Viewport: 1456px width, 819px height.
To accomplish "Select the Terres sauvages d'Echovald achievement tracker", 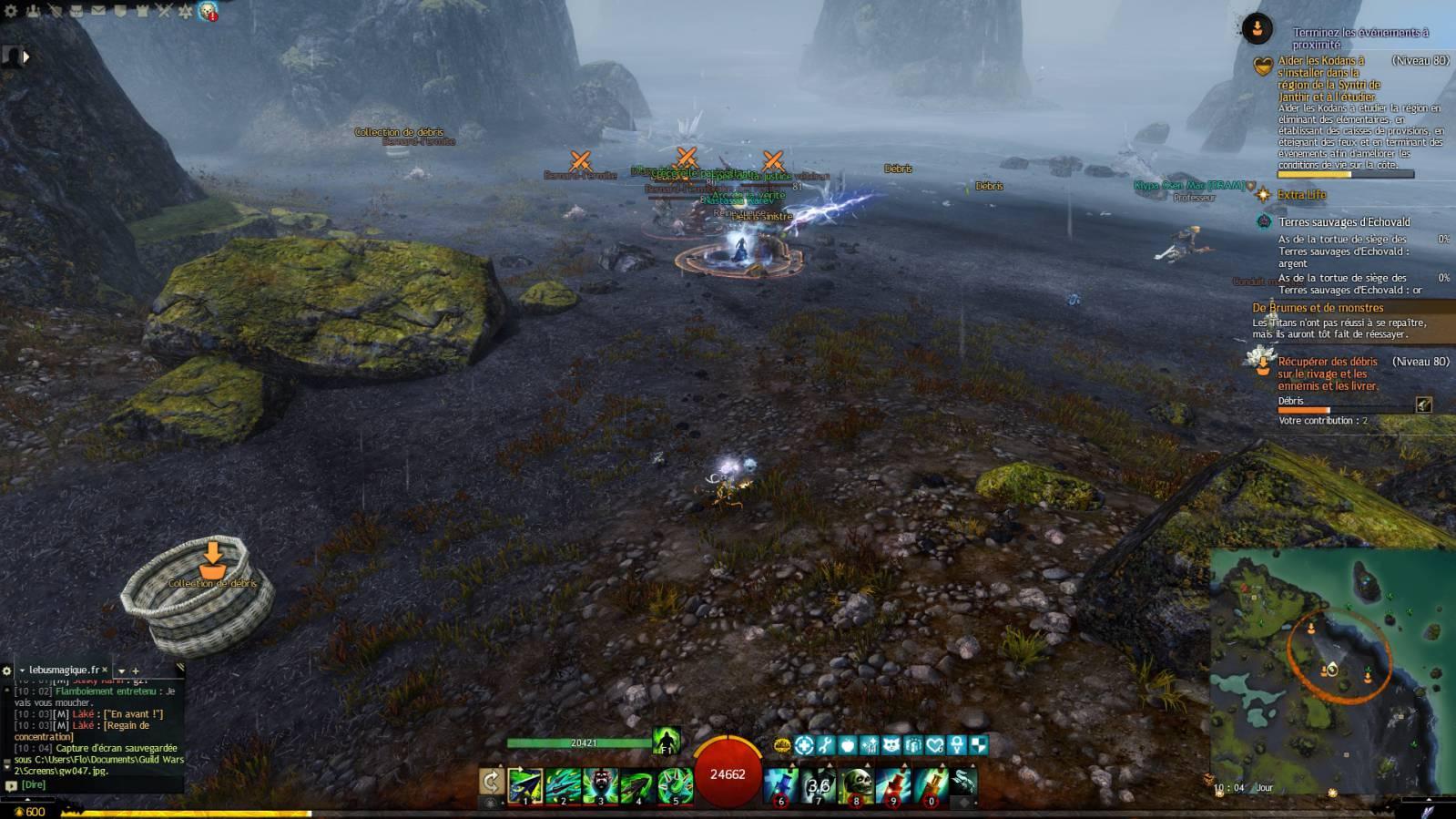I will 1343,222.
